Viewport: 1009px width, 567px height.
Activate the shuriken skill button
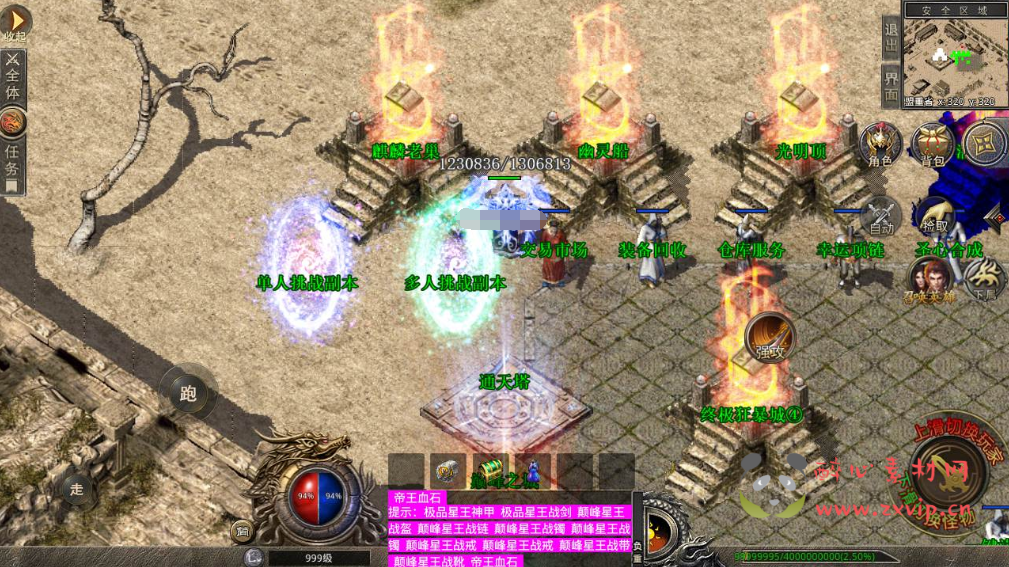pyautogui.click(x=985, y=143)
